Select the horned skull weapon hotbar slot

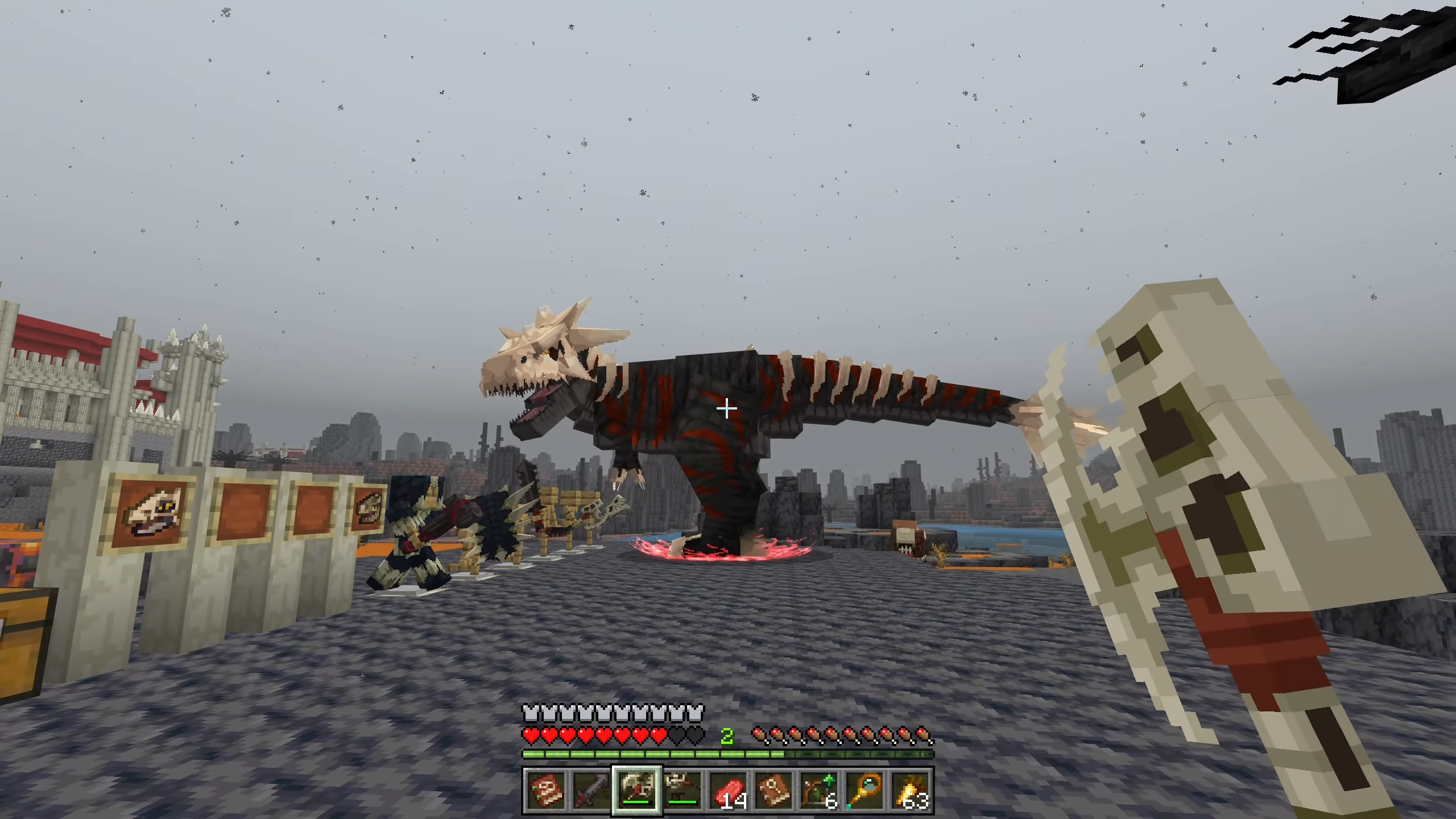(x=682, y=791)
